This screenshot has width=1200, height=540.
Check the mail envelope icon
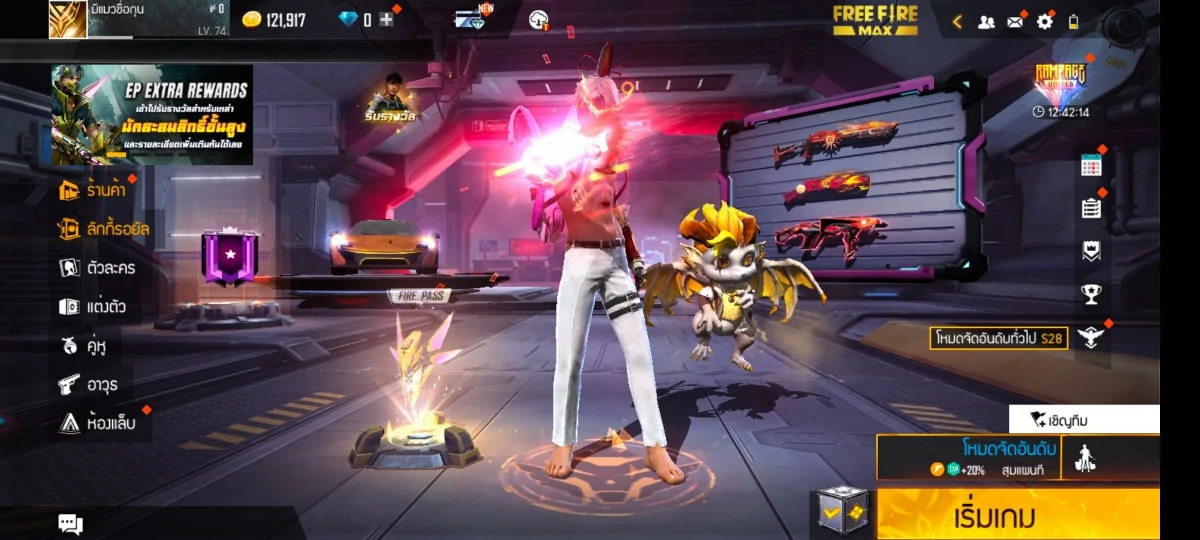click(x=1015, y=21)
